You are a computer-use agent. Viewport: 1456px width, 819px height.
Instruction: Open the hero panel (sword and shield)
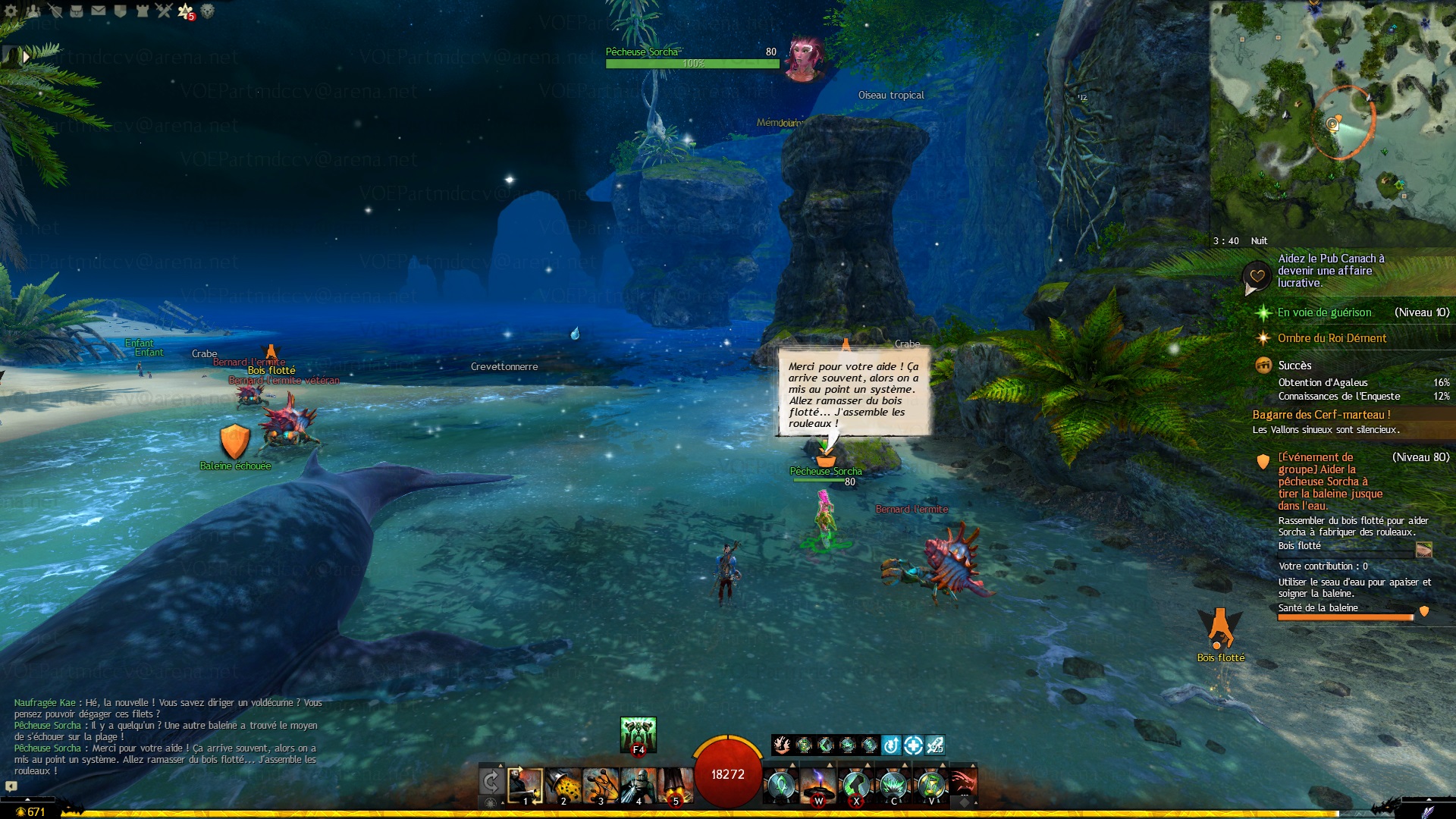[55, 11]
